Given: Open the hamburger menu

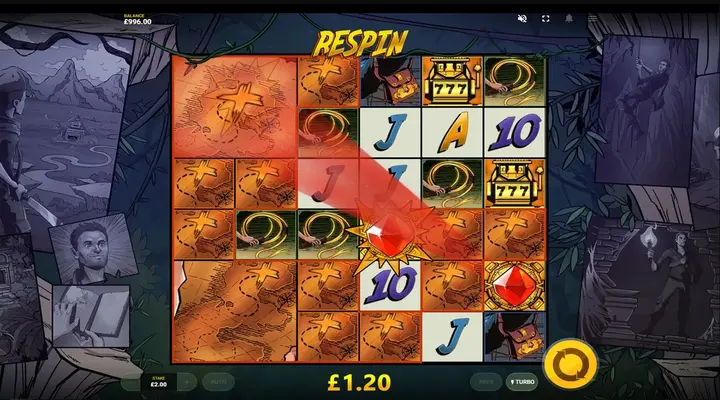Looking at the screenshot, I should click(592, 19).
